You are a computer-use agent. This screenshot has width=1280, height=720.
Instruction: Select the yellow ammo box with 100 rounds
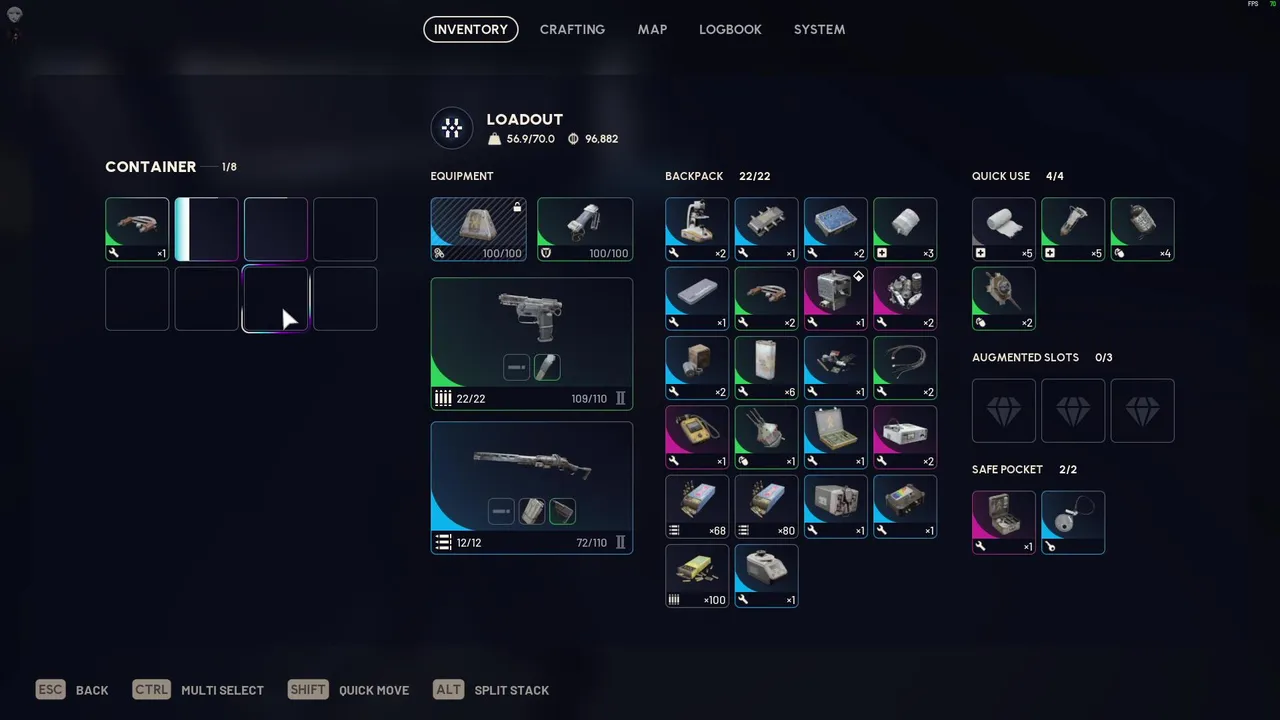pyautogui.click(x=697, y=576)
